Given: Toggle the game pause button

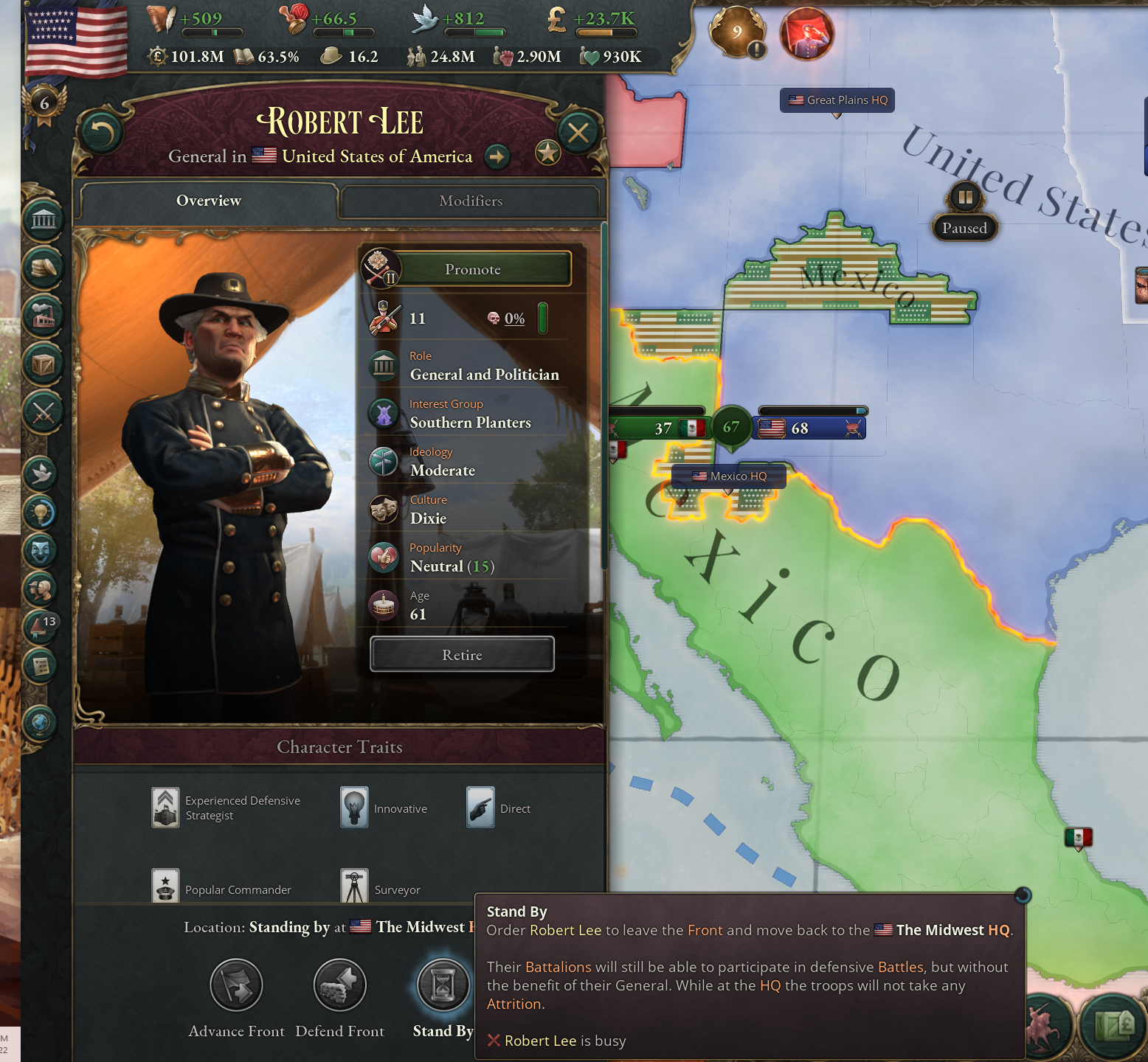Looking at the screenshot, I should click(965, 197).
